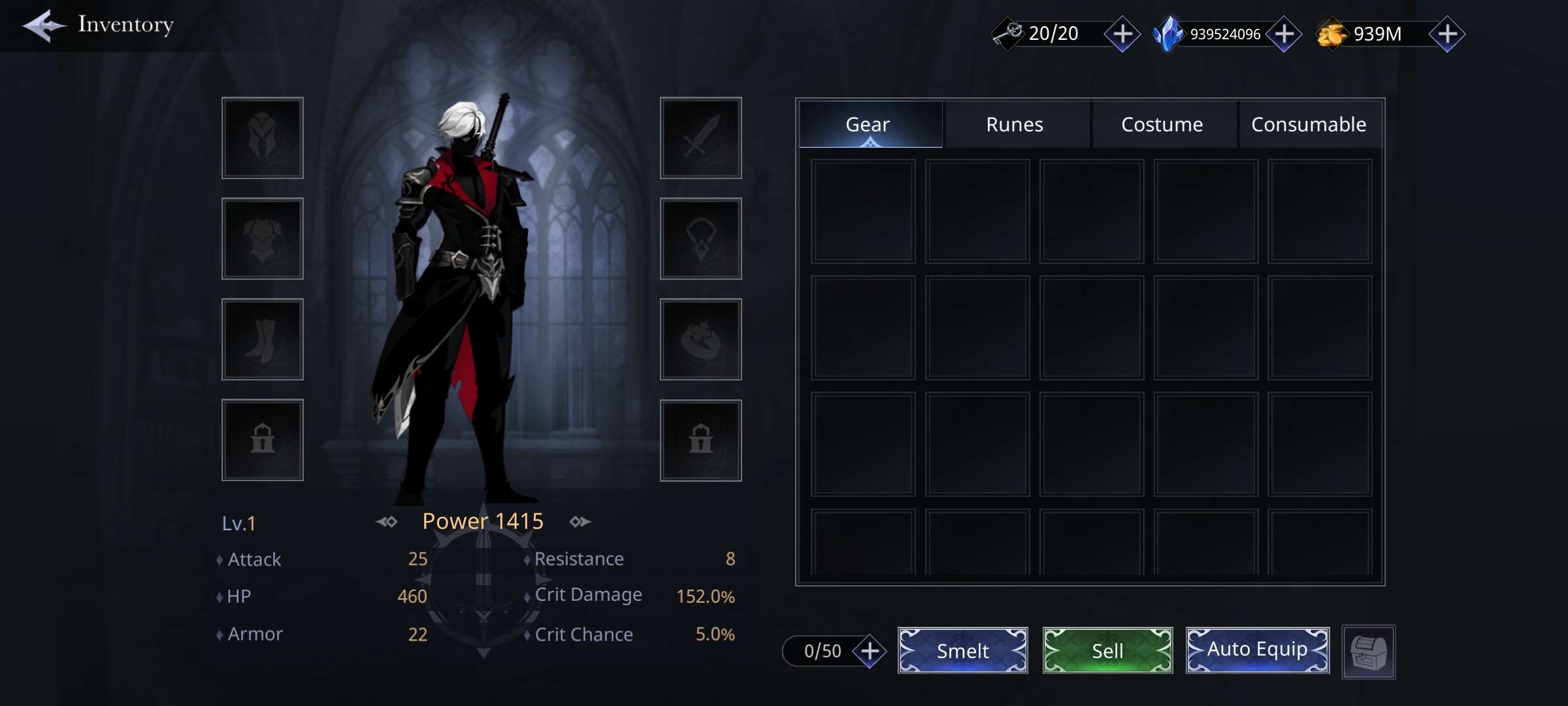Open the necklace equipment slot
The height and width of the screenshot is (706, 1568).
coord(700,239)
